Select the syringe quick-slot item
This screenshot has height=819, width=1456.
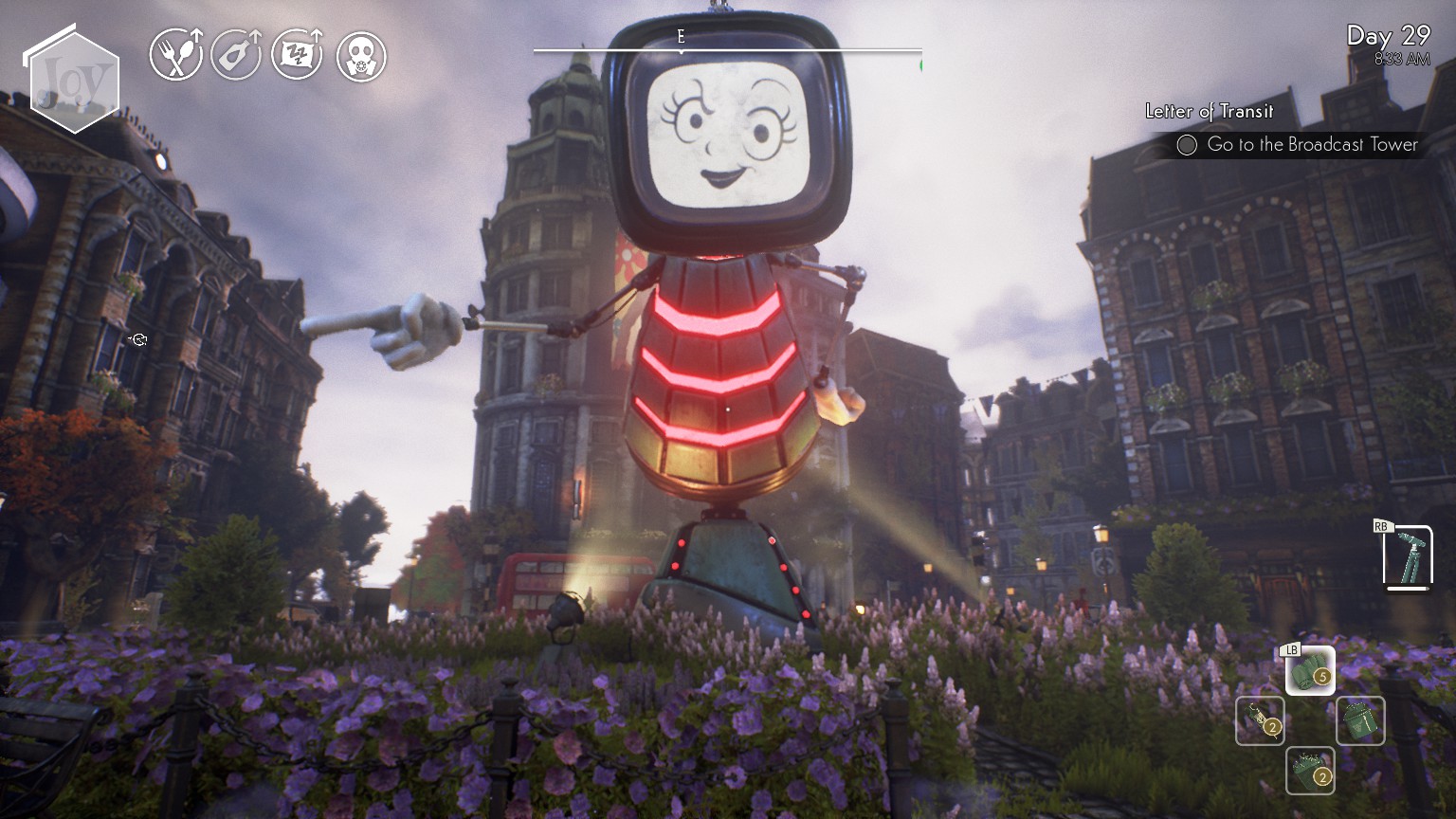(1259, 722)
